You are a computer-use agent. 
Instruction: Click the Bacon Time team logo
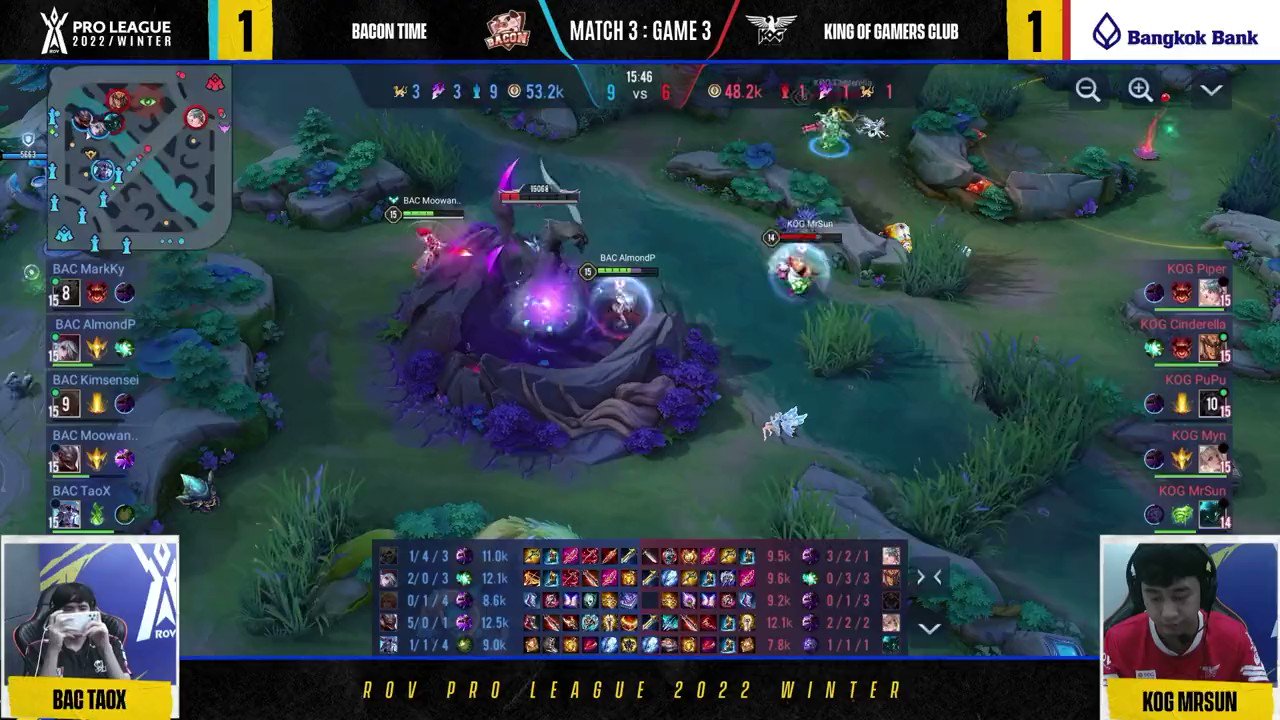coord(508,30)
